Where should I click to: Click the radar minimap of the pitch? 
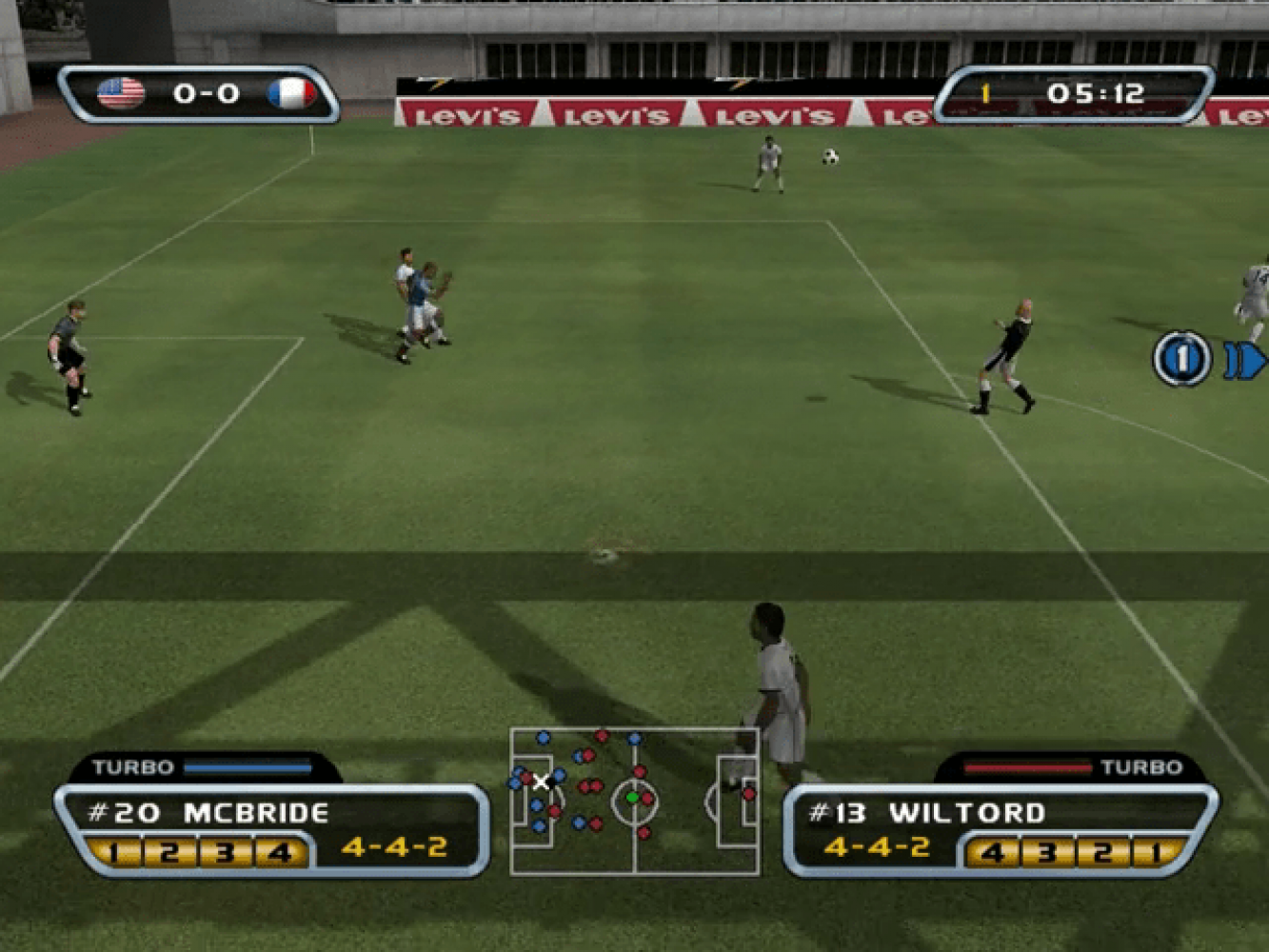pyautogui.click(x=634, y=801)
